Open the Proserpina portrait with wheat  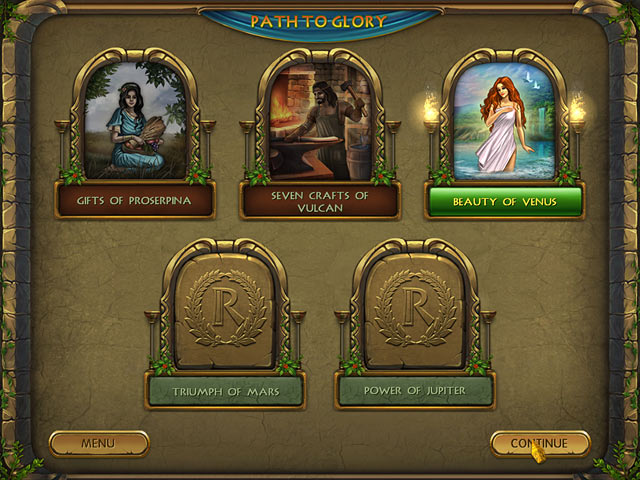(135, 120)
